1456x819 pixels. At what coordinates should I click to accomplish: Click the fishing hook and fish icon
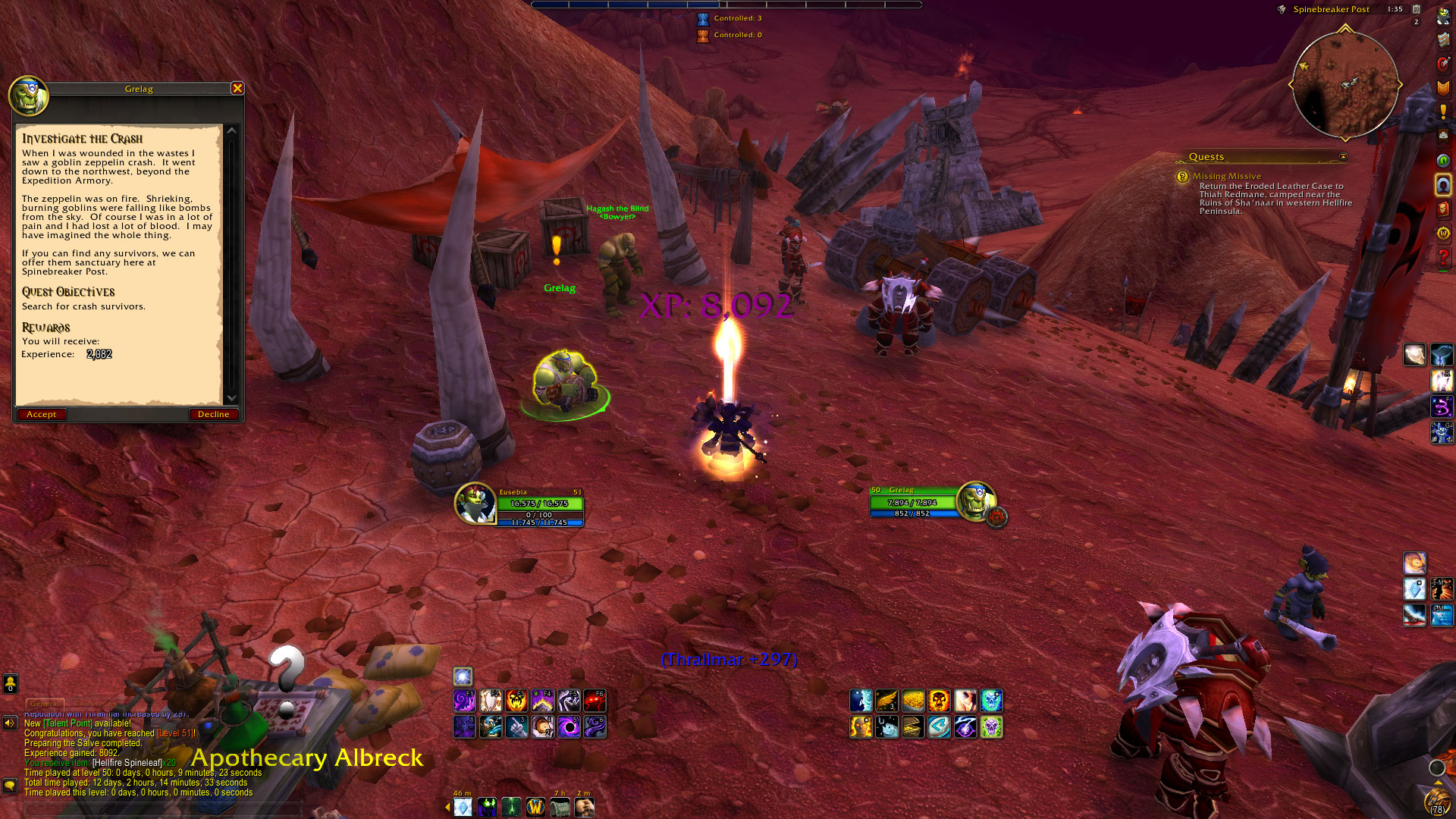click(x=886, y=727)
